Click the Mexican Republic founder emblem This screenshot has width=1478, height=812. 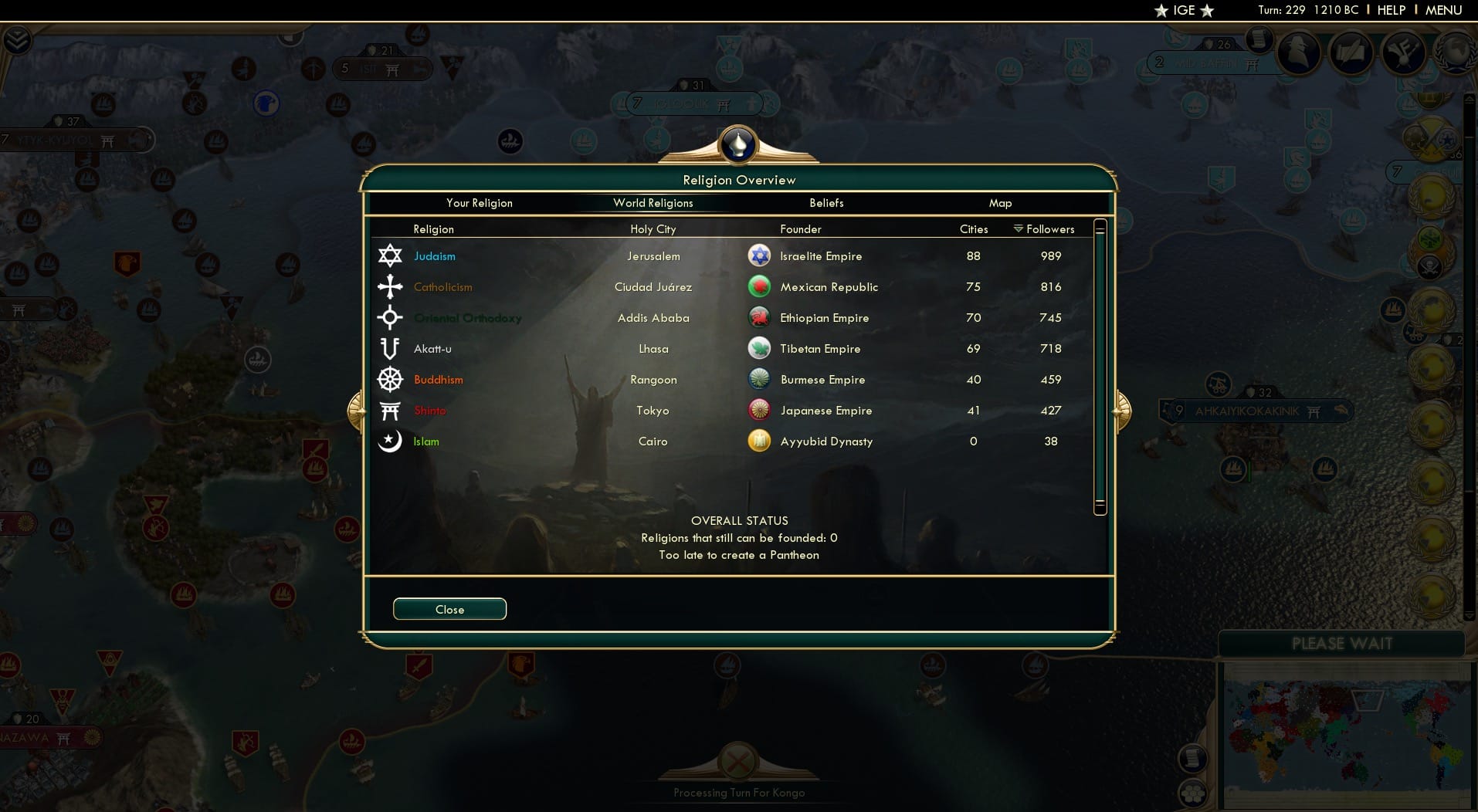point(761,286)
